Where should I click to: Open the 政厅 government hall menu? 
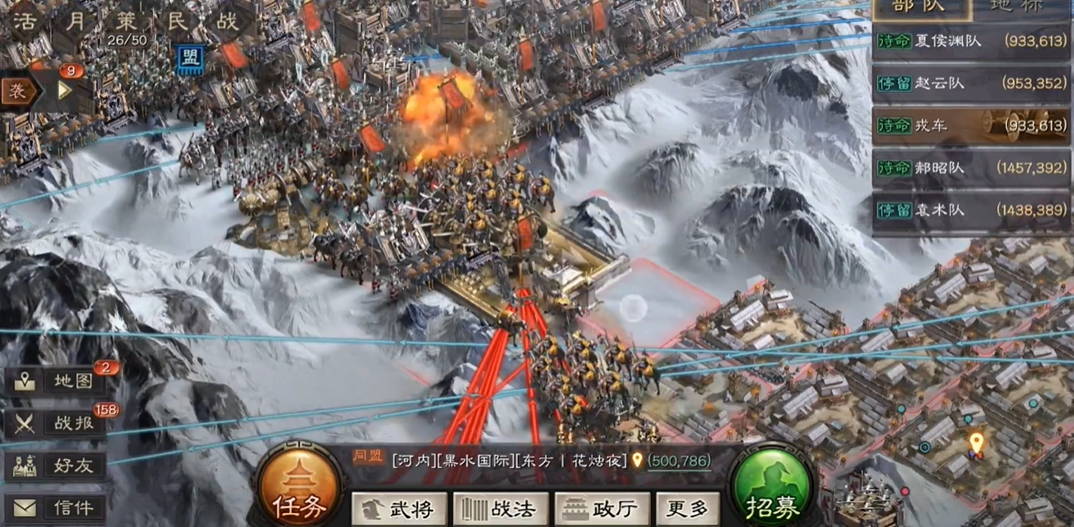click(x=602, y=509)
